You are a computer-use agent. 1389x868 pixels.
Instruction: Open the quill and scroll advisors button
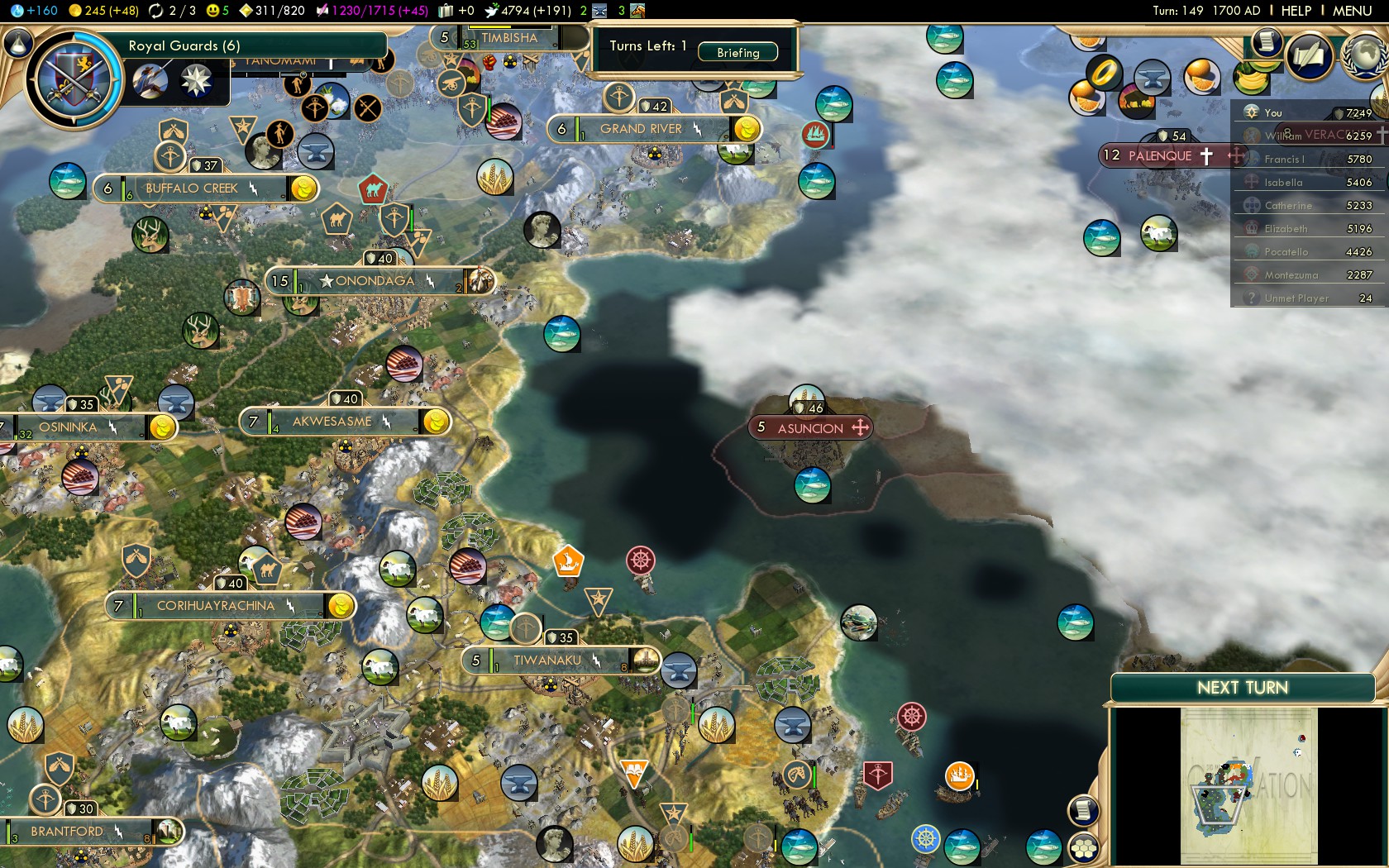click(1310, 56)
